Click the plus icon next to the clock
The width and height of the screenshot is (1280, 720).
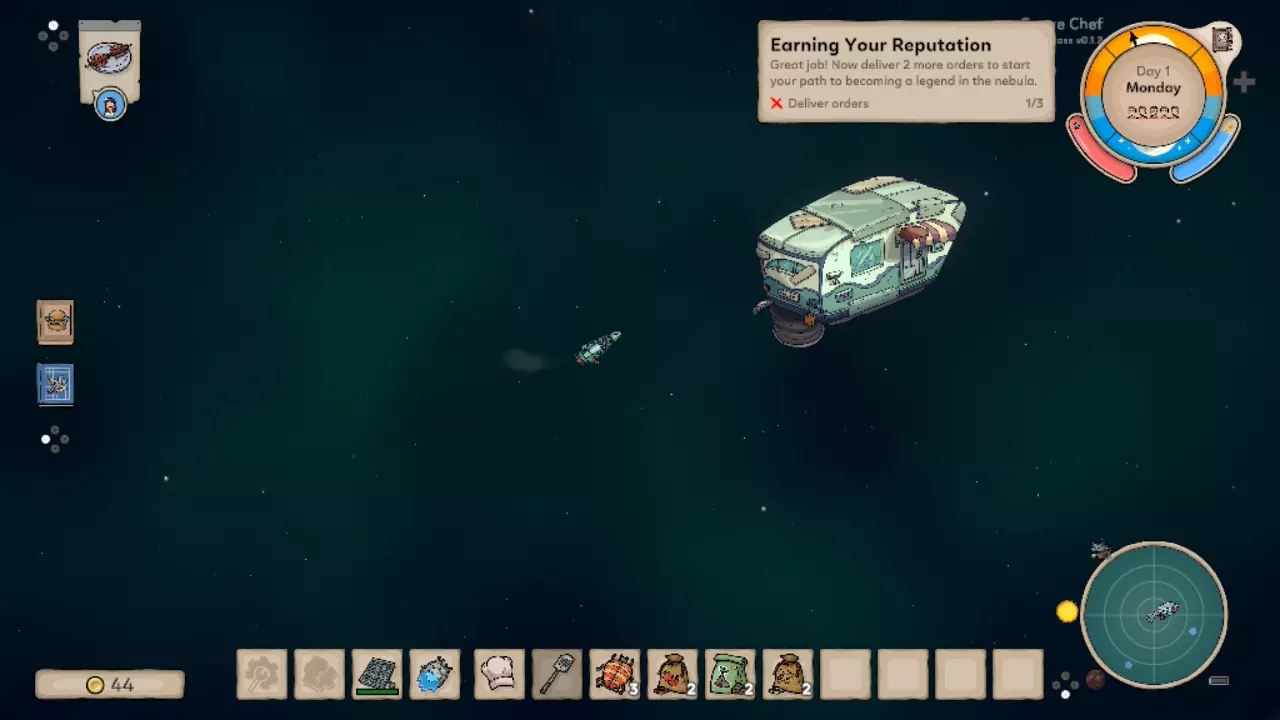(1244, 83)
